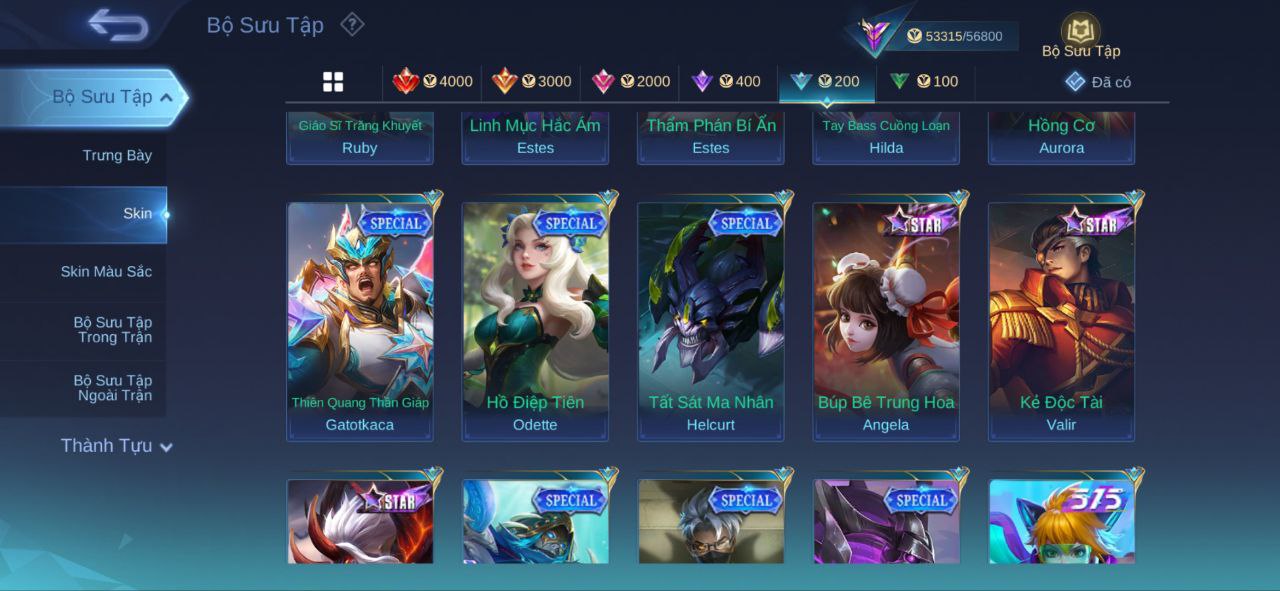The image size is (1280, 591).
Task: Choose the Odette Hồ Điệp Tiên skin
Action: coord(535,321)
